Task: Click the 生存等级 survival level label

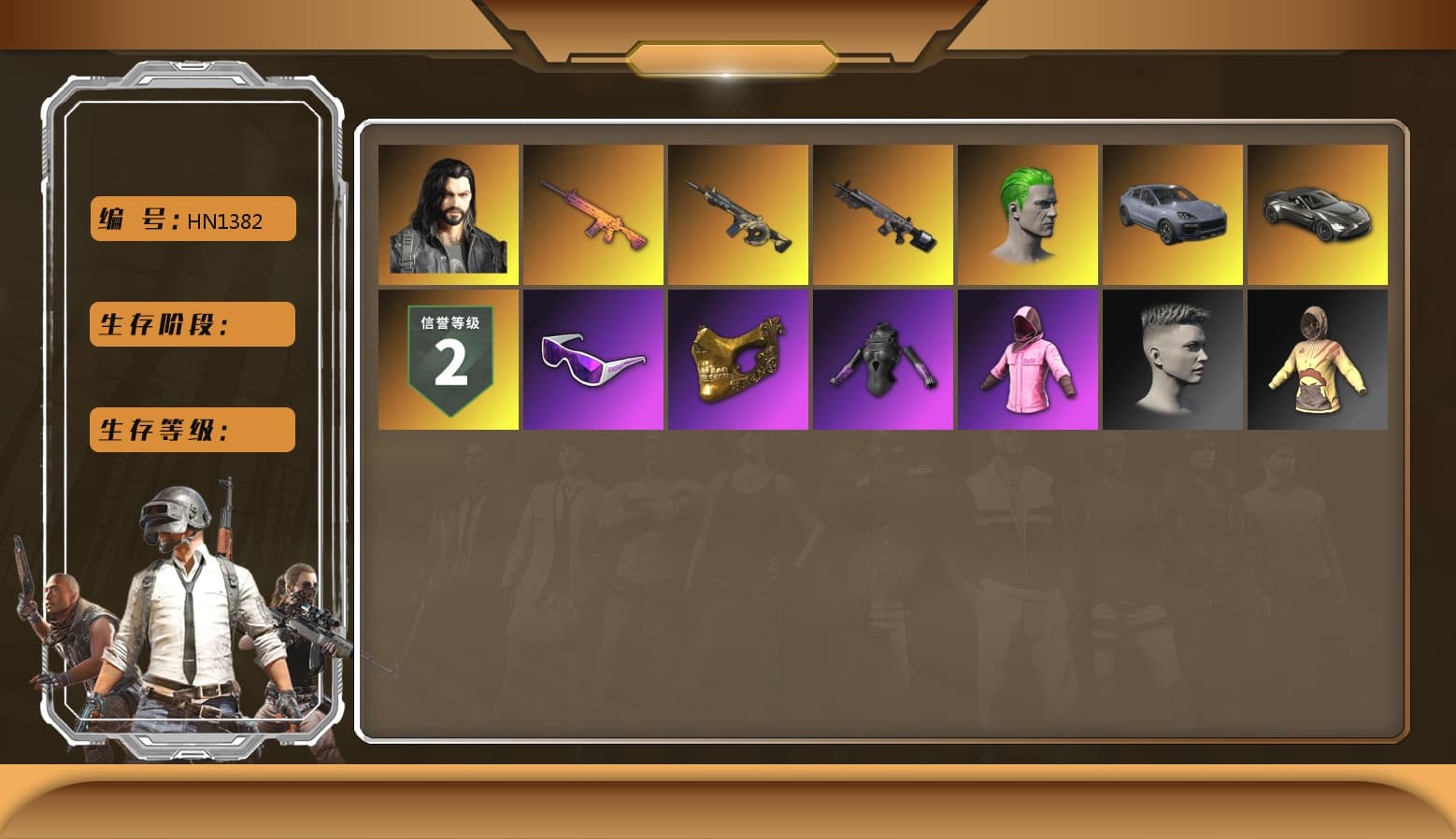Action: (x=191, y=430)
